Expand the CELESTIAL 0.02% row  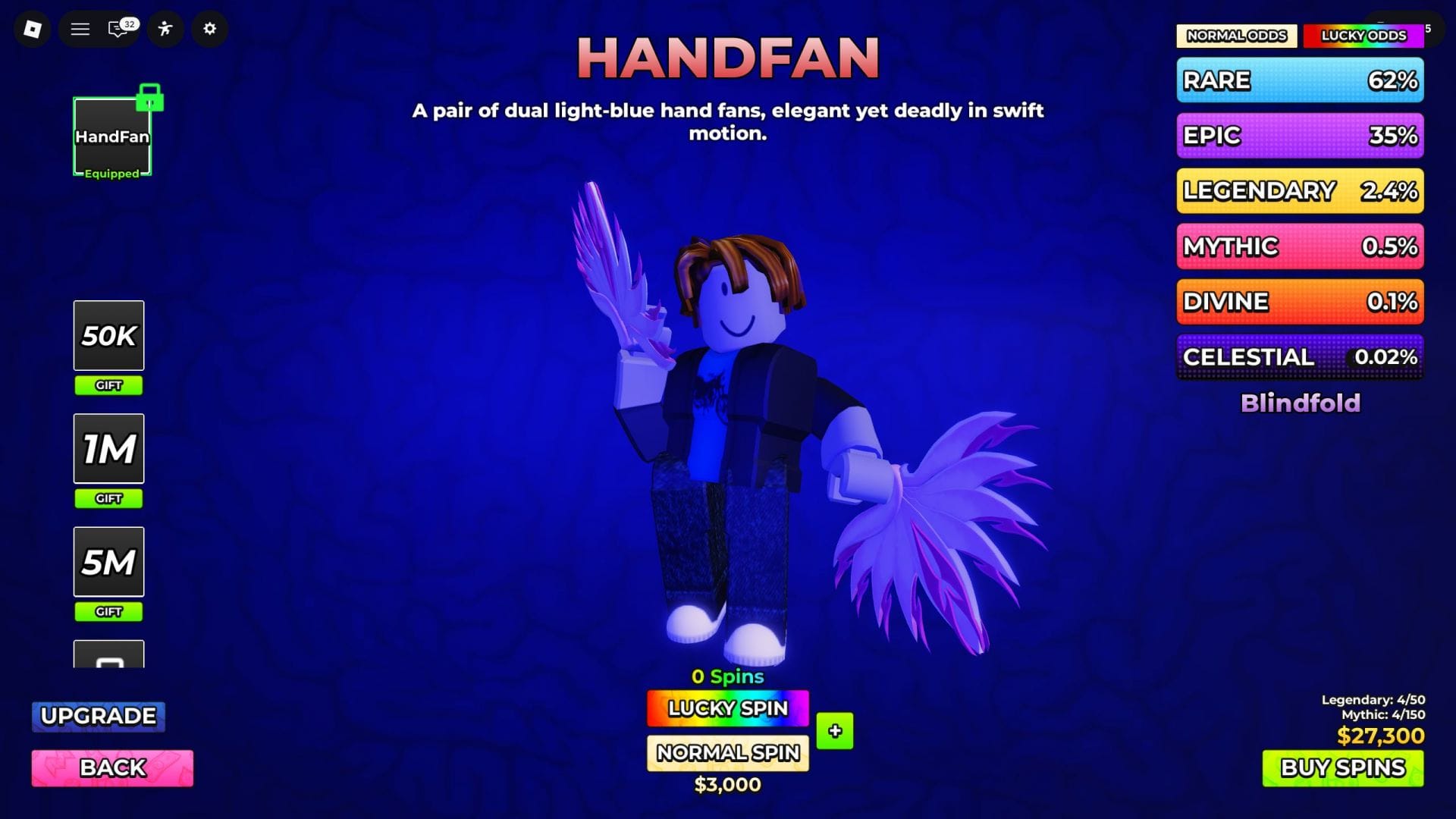pyautogui.click(x=1300, y=356)
